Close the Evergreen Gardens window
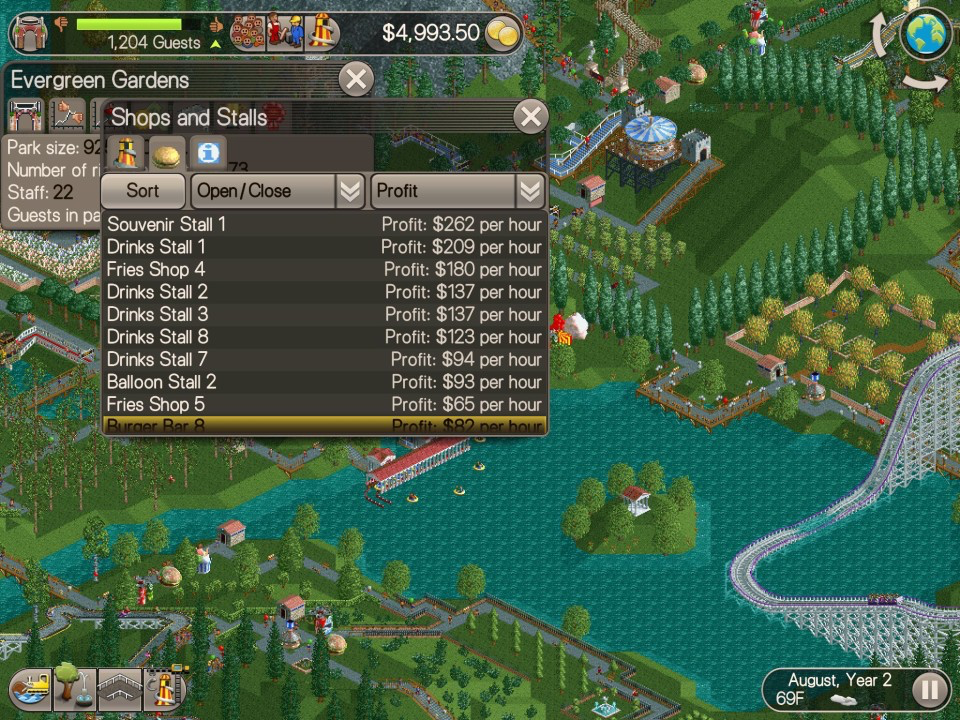The image size is (960, 720). (x=355, y=79)
